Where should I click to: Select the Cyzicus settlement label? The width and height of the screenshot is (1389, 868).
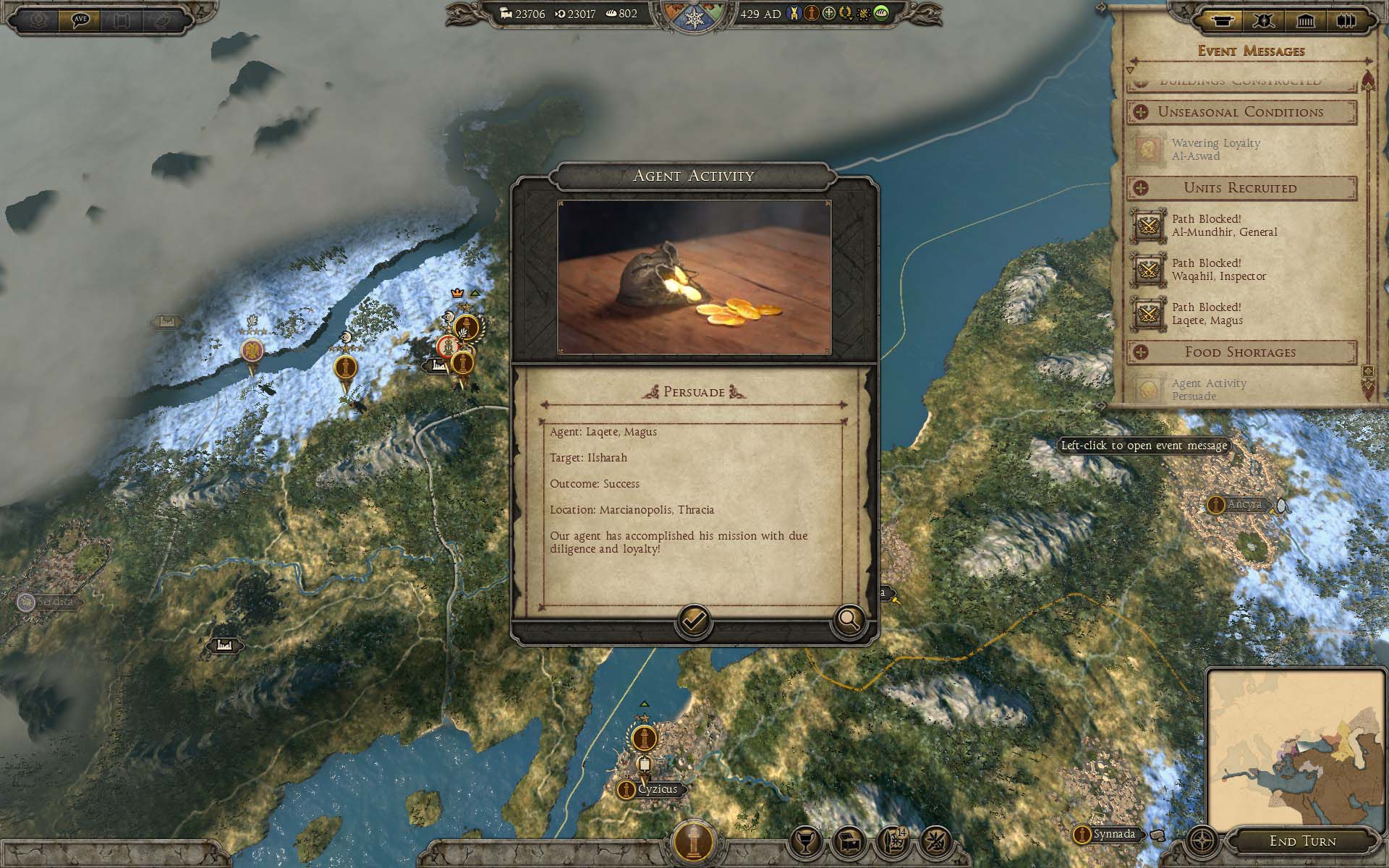(x=657, y=789)
